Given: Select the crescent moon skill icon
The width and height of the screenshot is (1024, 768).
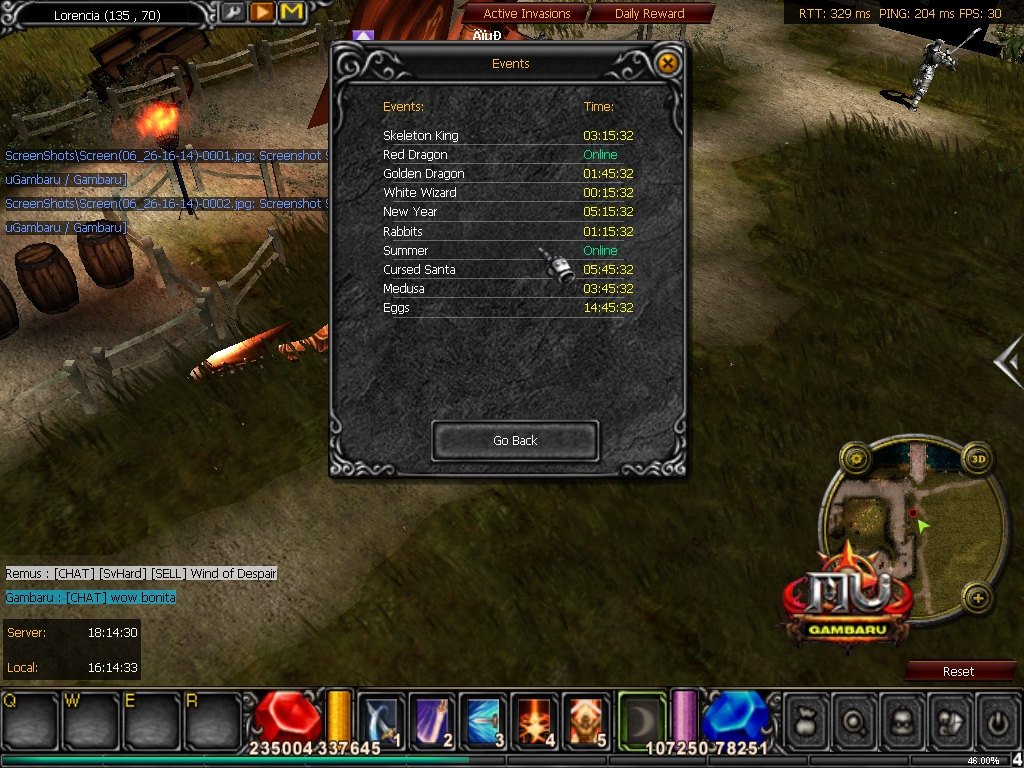Looking at the screenshot, I should tap(641, 716).
